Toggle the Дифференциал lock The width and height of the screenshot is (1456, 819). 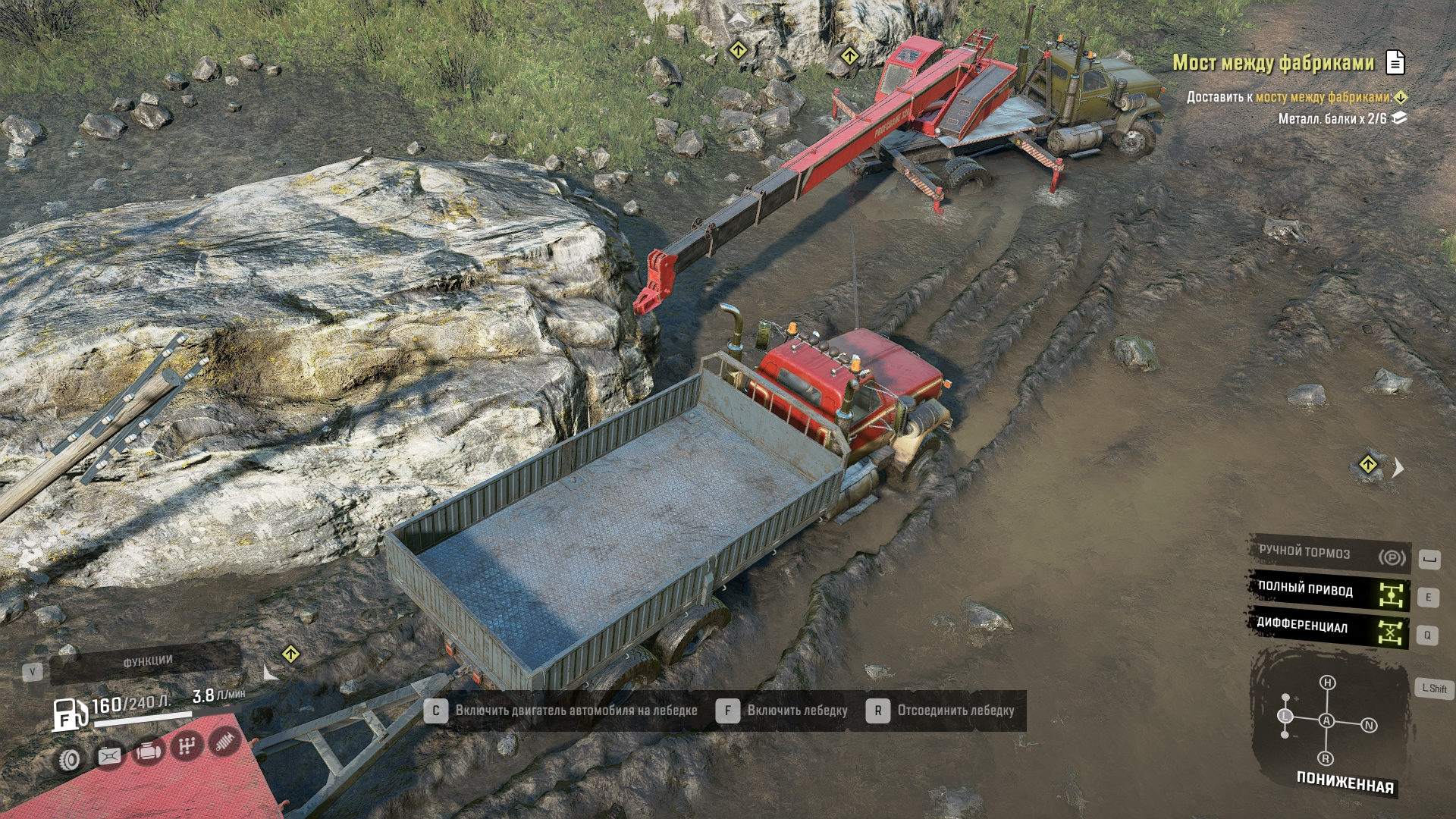click(1329, 627)
